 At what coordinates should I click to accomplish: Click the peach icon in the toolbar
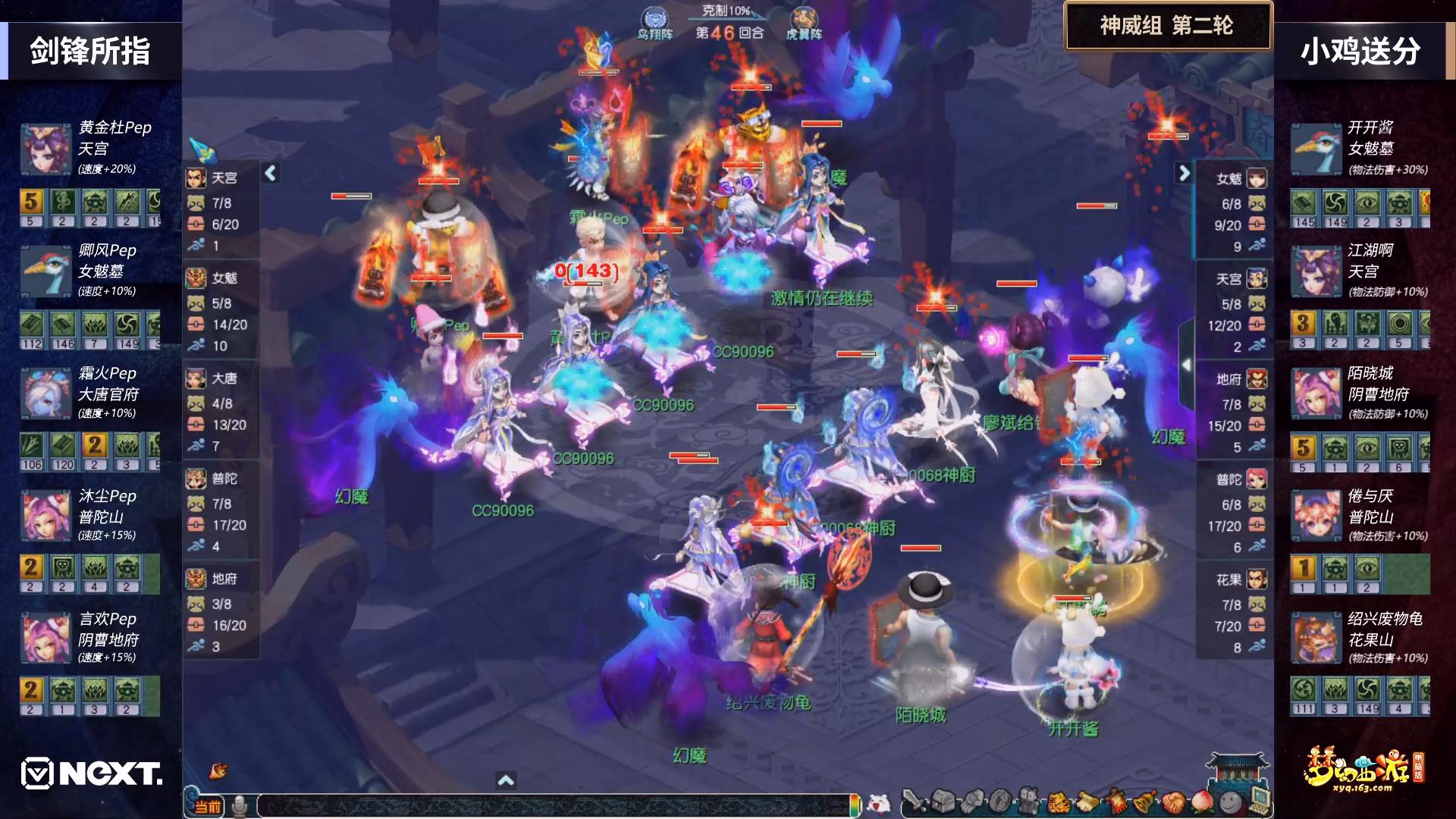coord(1201,802)
